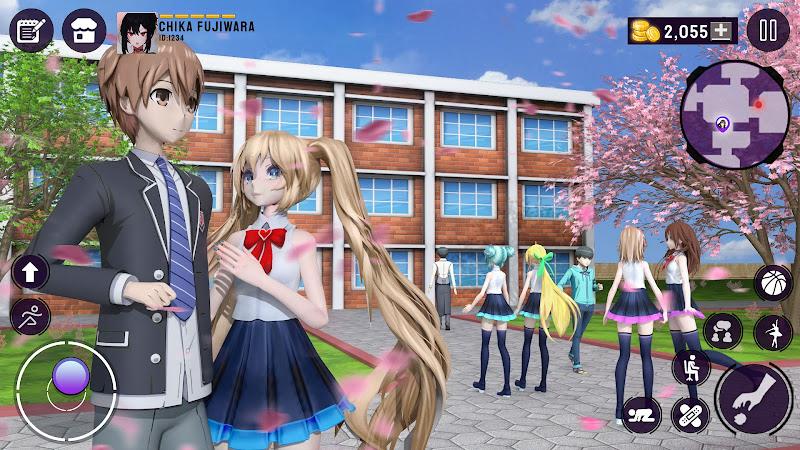Toggle the running figure sprint button
Image resolution: width=800 pixels, height=450 pixels.
point(30,316)
